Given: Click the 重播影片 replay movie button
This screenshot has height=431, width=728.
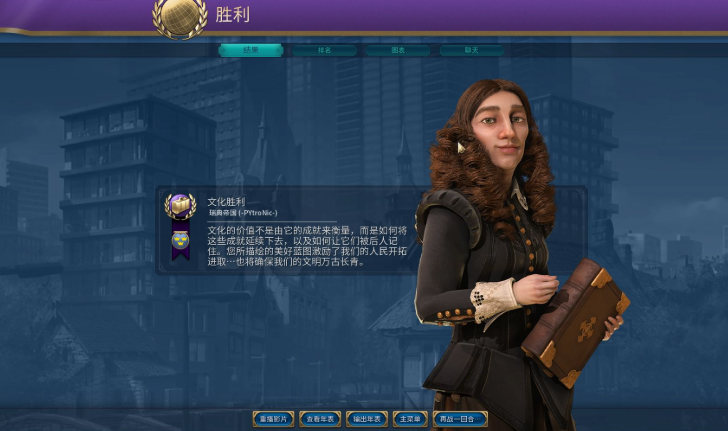Looking at the screenshot, I should 273,419.
